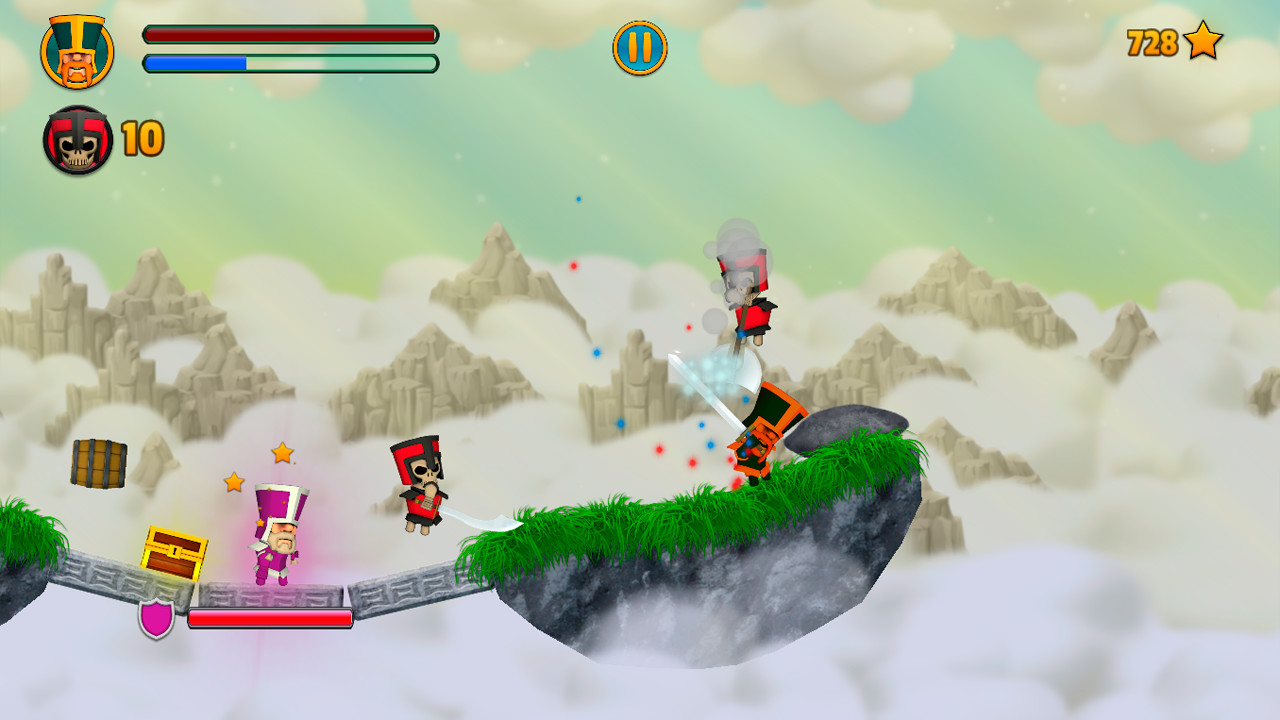Click the wooden barrel on the left
The image size is (1280, 720).
97,462
